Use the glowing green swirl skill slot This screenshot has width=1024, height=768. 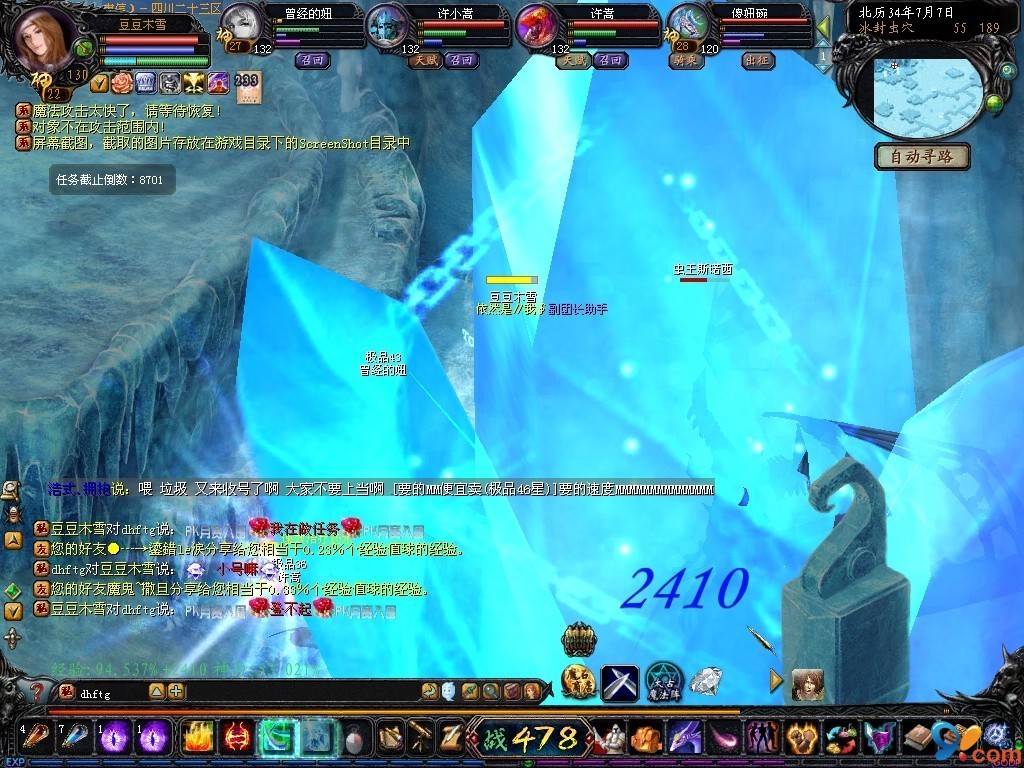coord(276,738)
